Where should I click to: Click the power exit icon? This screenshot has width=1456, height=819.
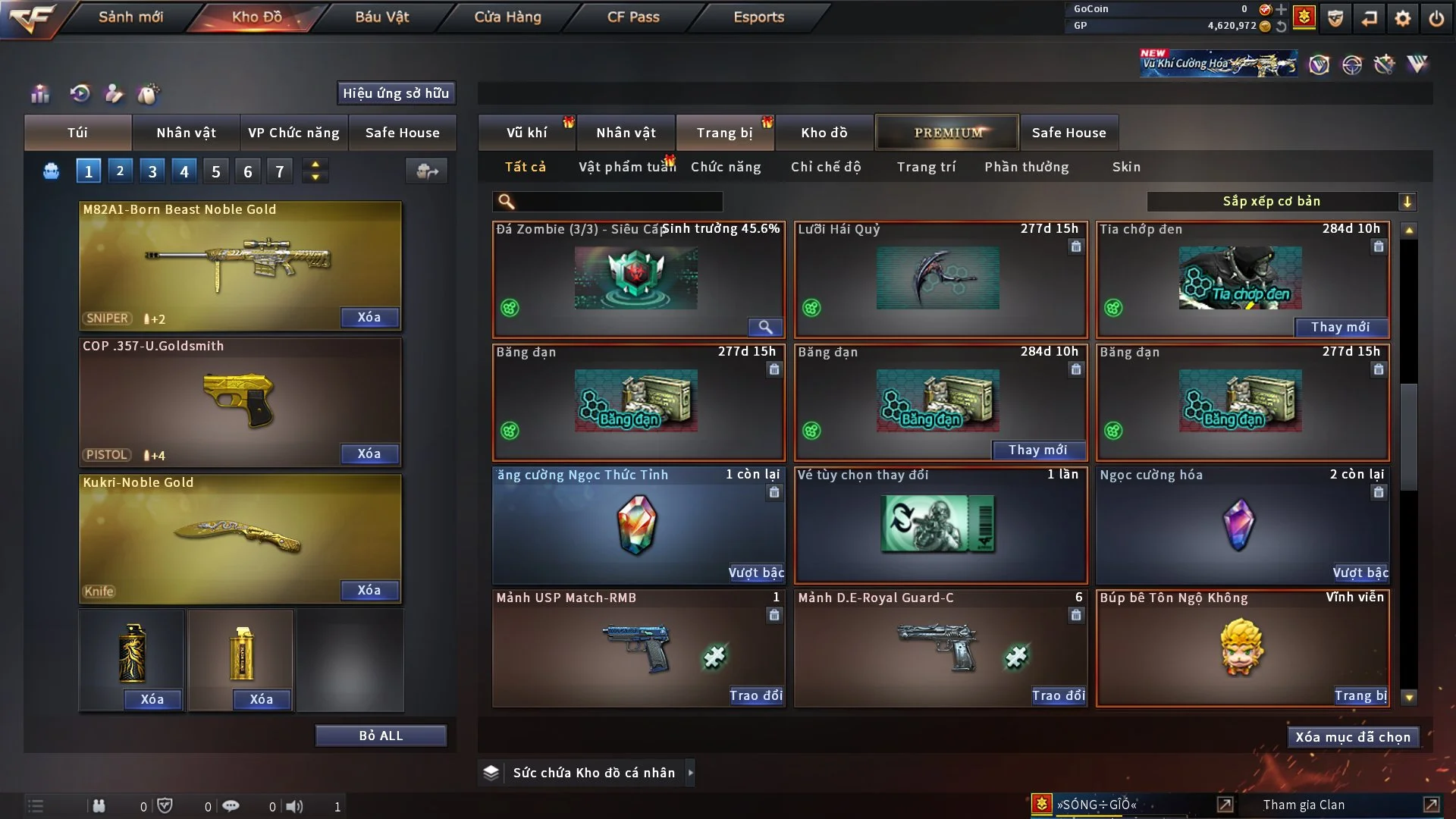point(1436,18)
